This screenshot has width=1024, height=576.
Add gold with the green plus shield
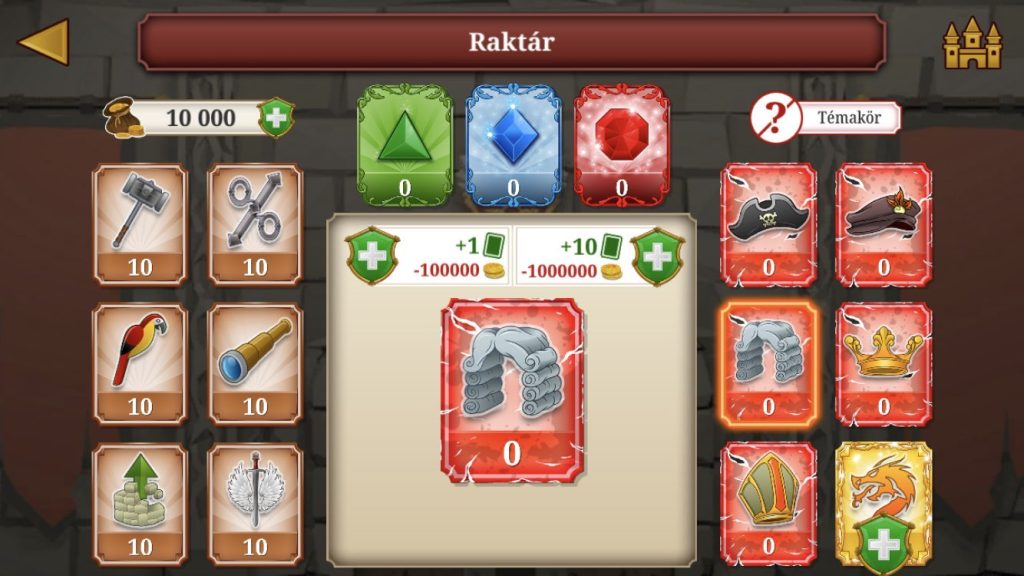coord(276,118)
